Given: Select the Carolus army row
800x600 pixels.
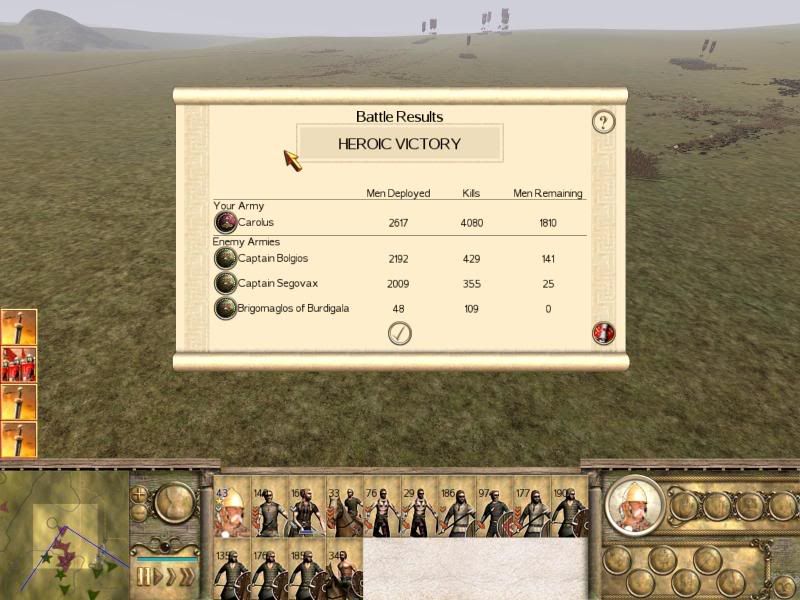Looking at the screenshot, I should tap(256, 222).
